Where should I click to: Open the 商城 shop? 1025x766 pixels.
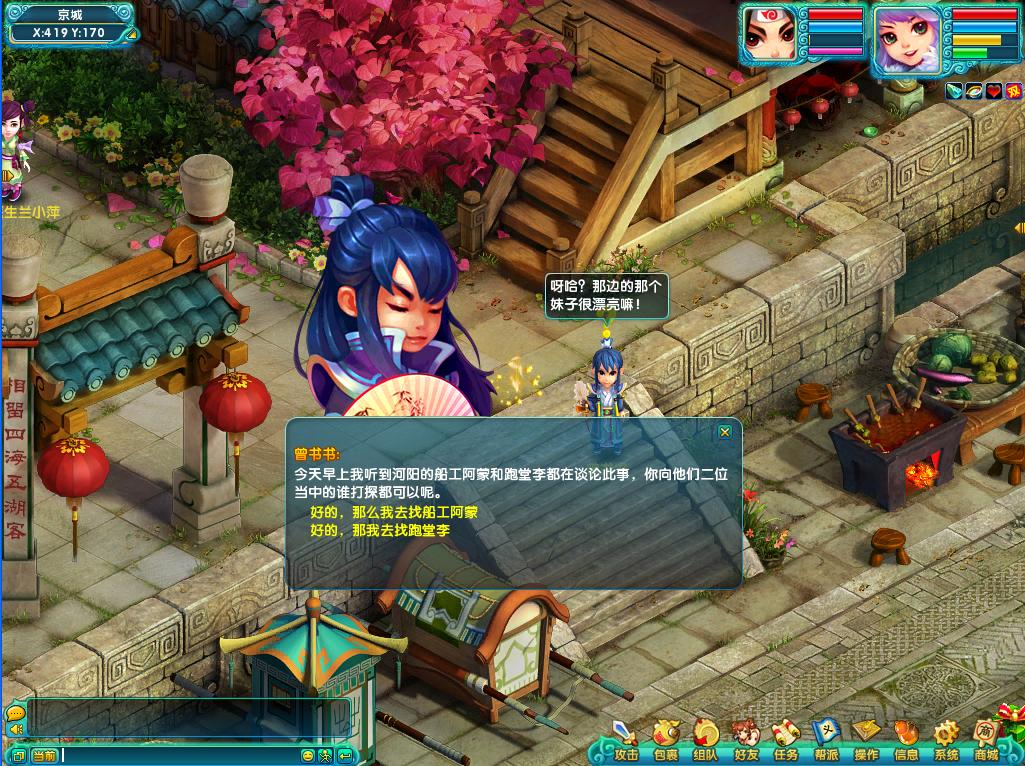pyautogui.click(x=986, y=739)
